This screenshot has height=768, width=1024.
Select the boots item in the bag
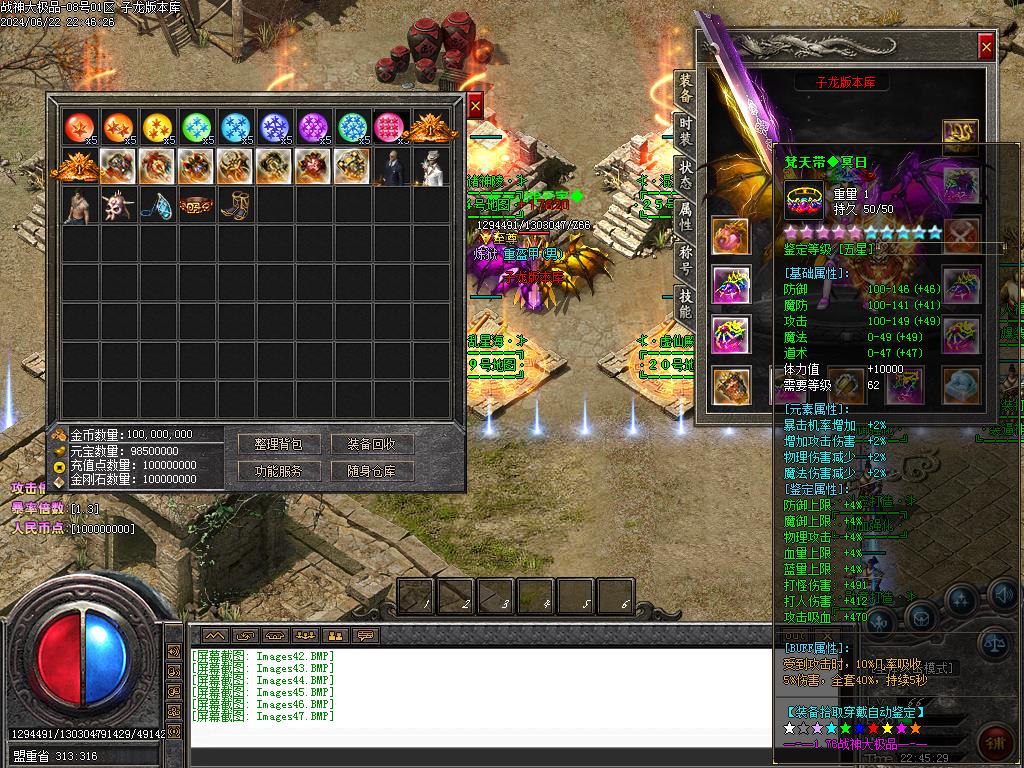pyautogui.click(x=234, y=205)
